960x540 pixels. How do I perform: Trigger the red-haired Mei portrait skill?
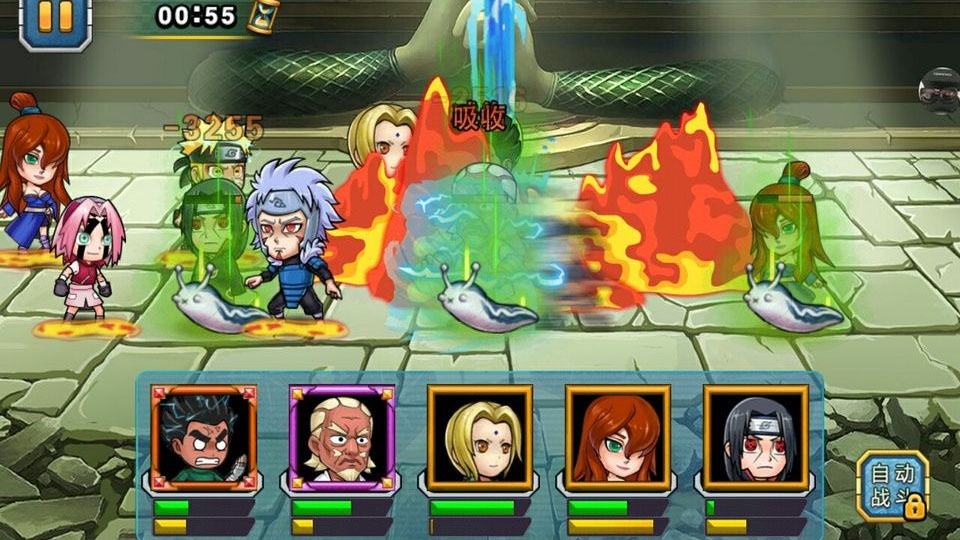pos(617,436)
